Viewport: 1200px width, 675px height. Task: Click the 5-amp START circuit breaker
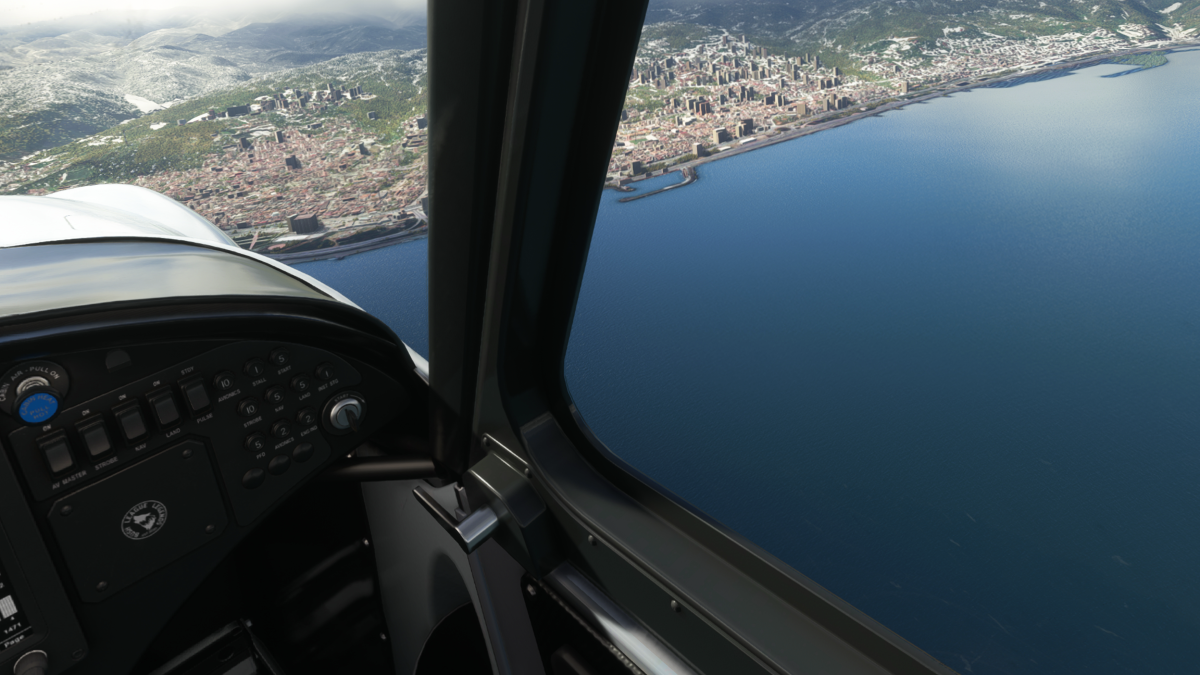coord(279,358)
